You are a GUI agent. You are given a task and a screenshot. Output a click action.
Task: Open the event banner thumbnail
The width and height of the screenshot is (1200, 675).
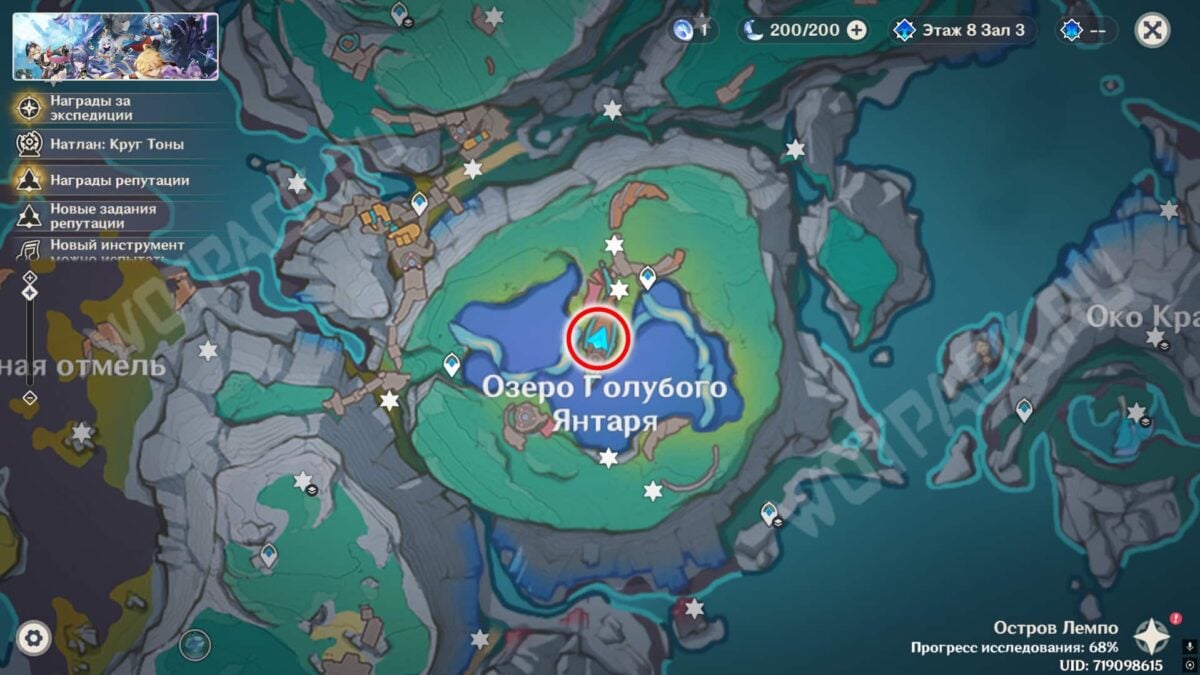115,46
